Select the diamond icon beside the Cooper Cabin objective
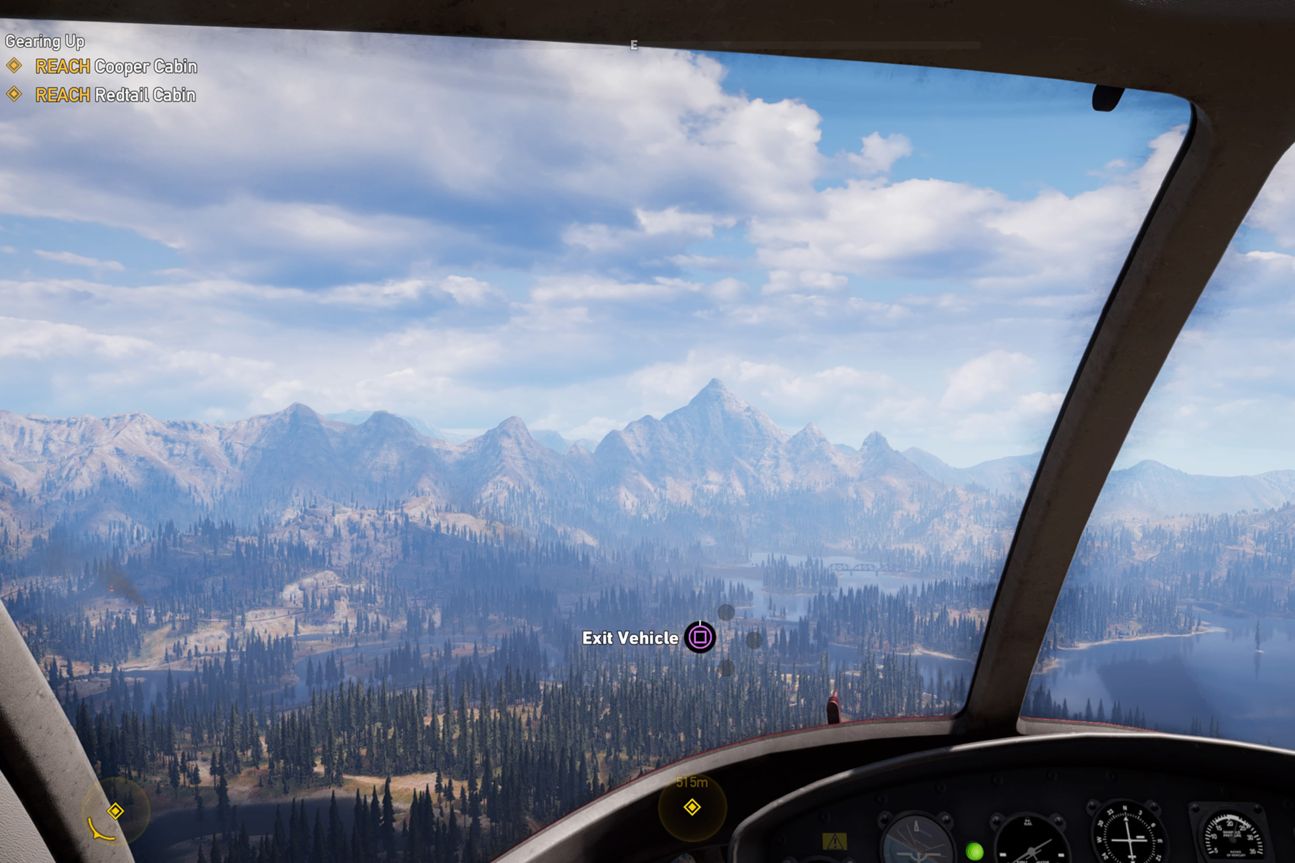1295x863 pixels. click(15, 66)
